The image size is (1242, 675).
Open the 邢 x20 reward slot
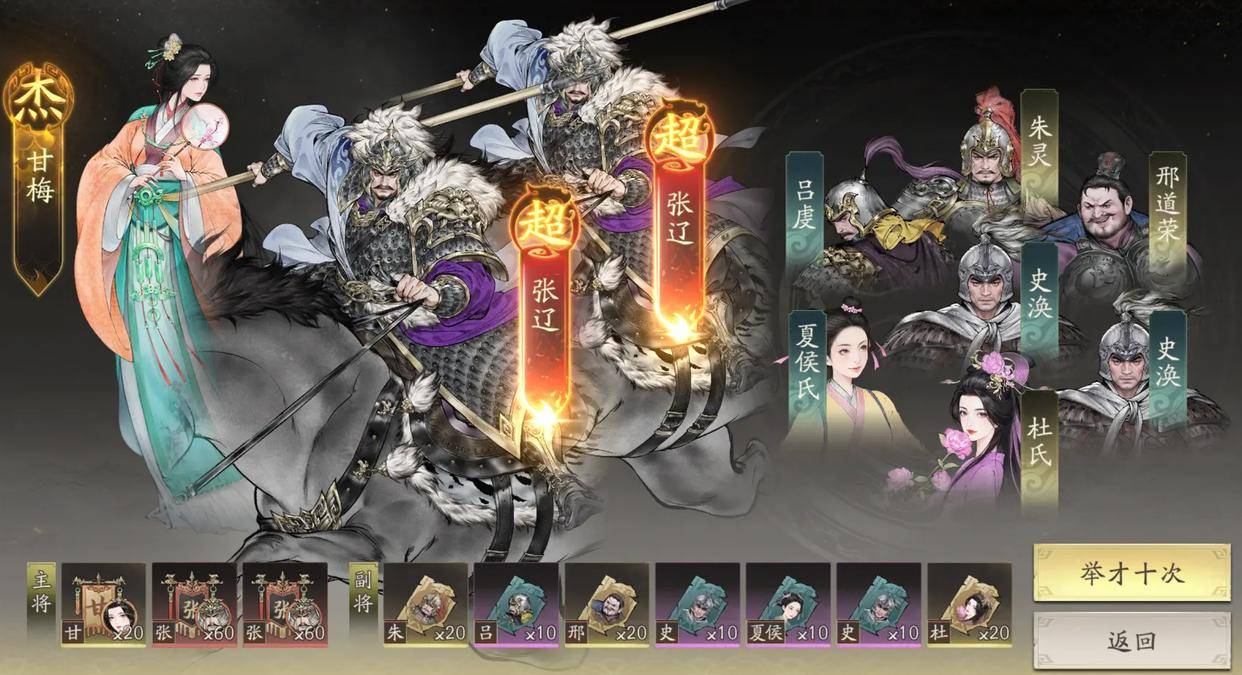pos(607,605)
